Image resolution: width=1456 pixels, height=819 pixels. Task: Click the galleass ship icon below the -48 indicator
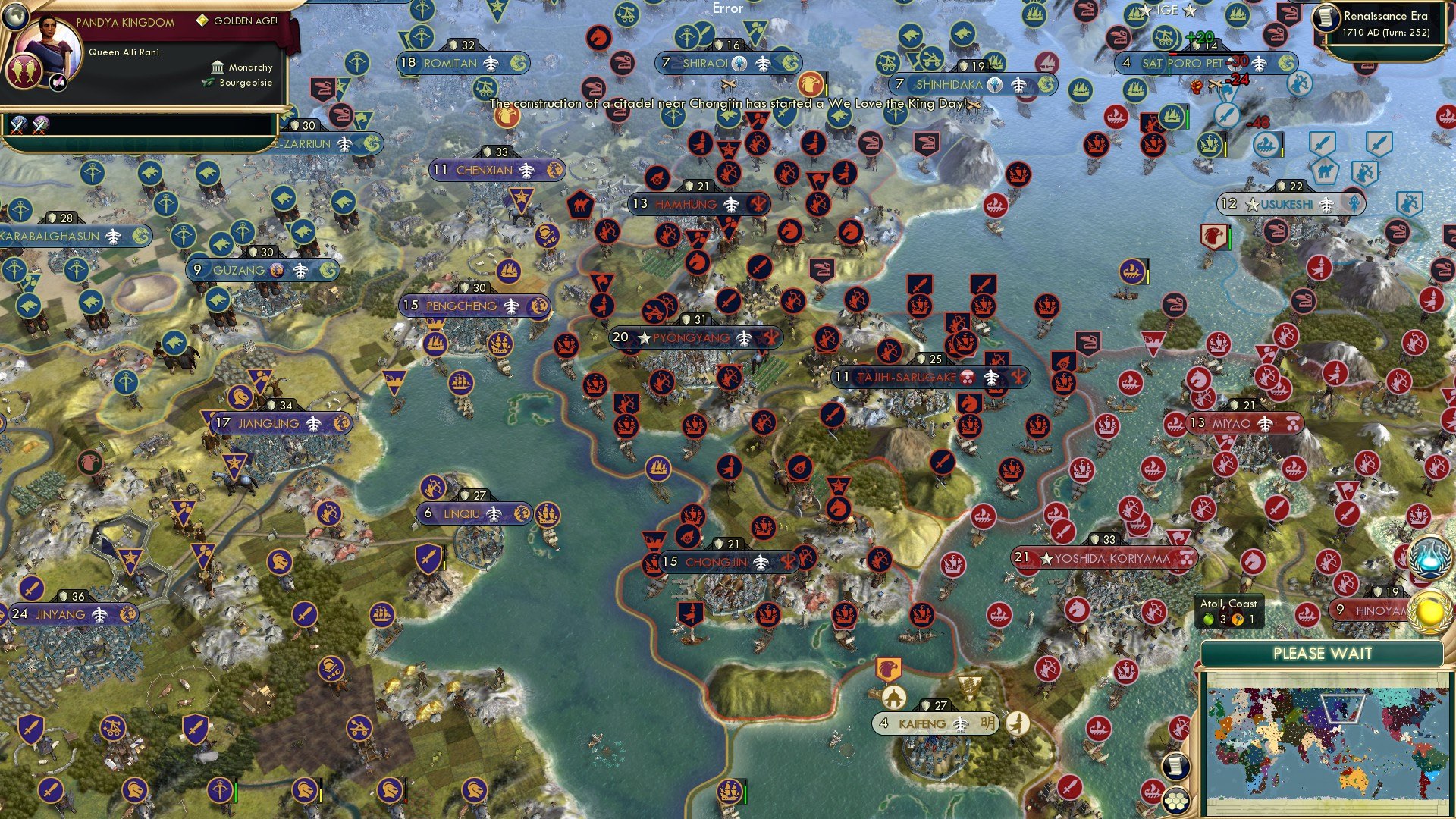click(x=1266, y=145)
